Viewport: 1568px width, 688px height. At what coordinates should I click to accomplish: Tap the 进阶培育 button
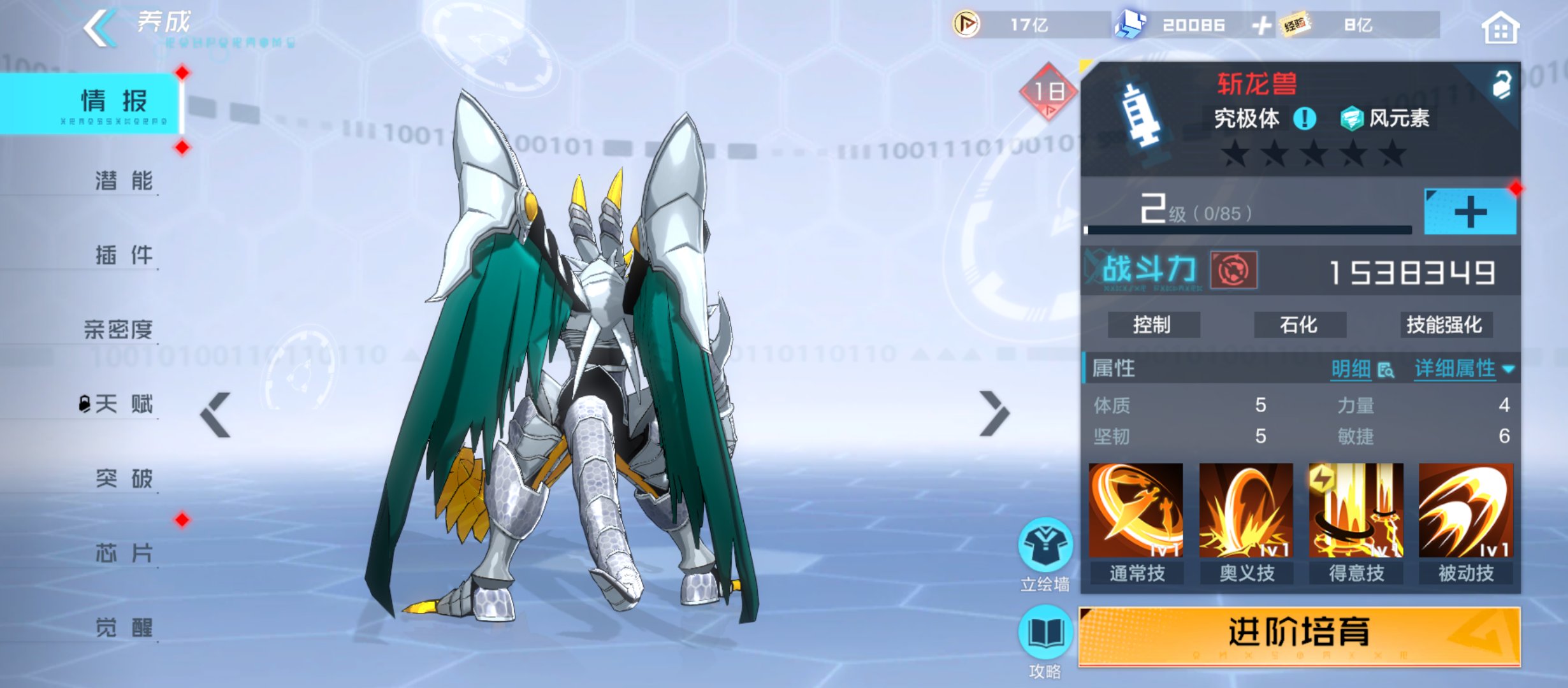pos(1299,634)
